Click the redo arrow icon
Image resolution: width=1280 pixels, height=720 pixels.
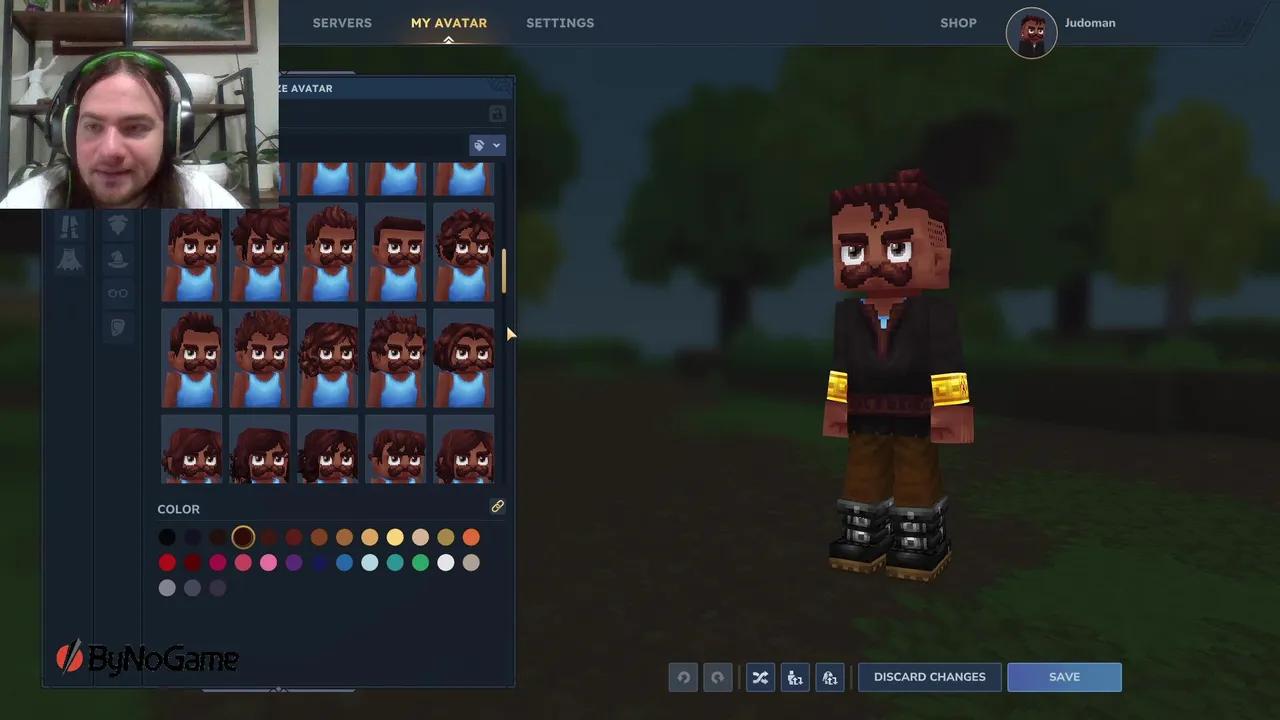[x=717, y=677]
